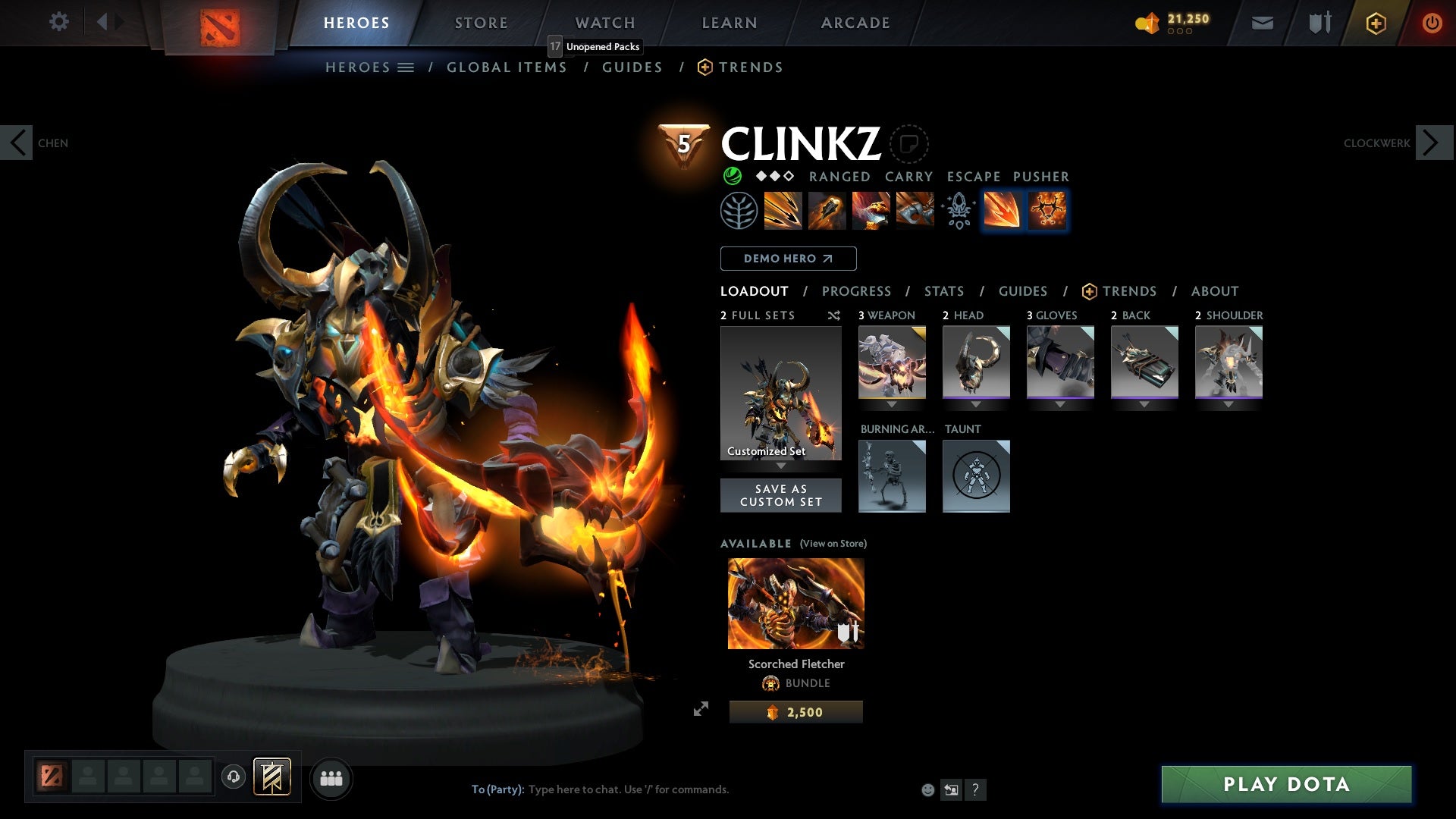Click the voice chat headset icon
Image resolution: width=1456 pixels, height=819 pixels.
(x=233, y=777)
